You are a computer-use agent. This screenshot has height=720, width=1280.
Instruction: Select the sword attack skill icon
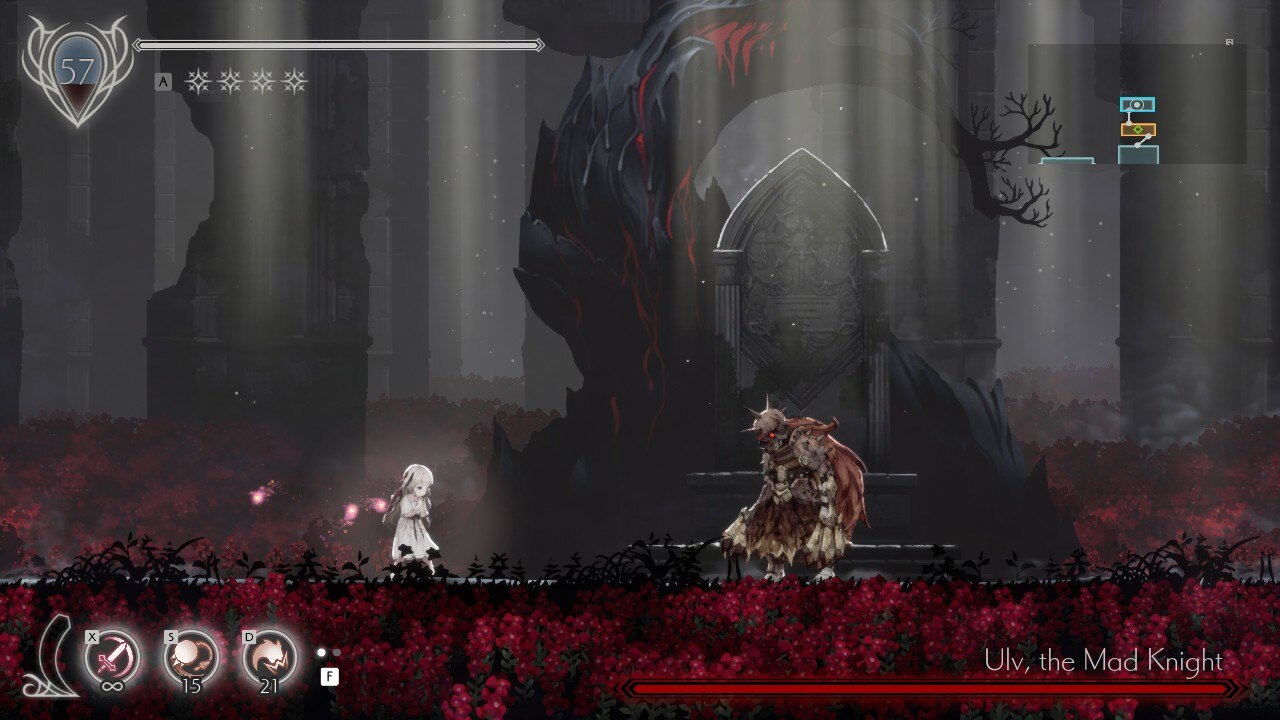[x=112, y=657]
